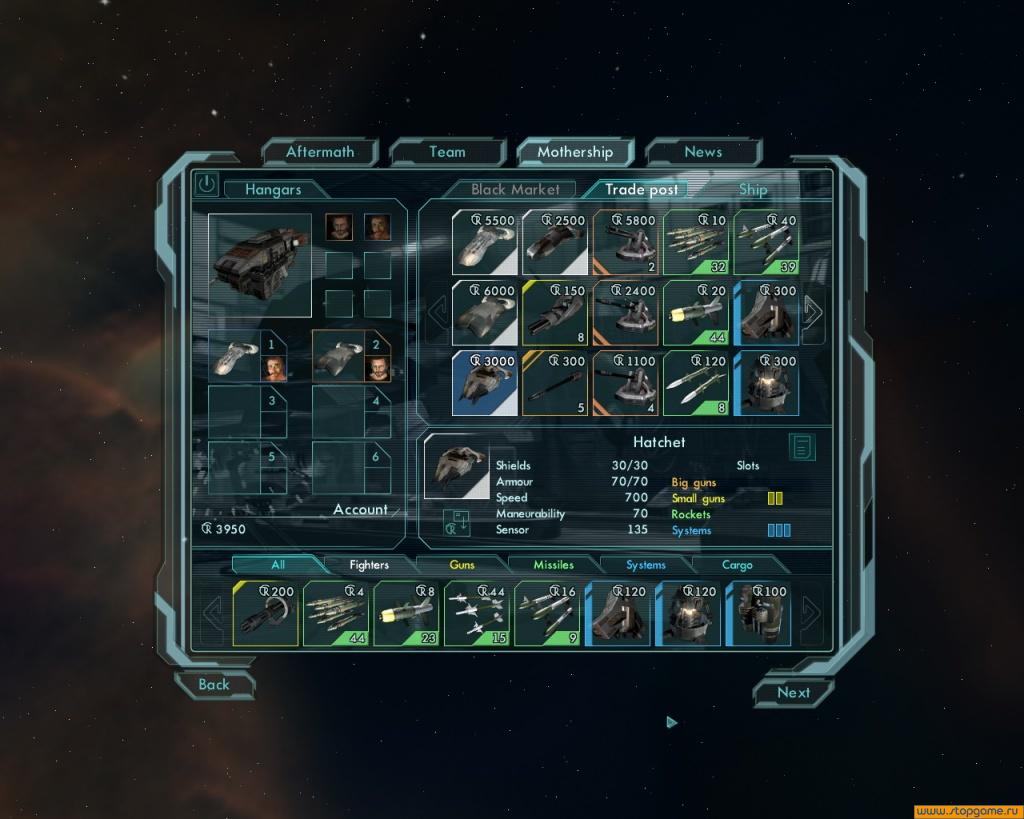The width and height of the screenshot is (1024, 819).
Task: Filter items by Fighters category
Action: (x=369, y=565)
